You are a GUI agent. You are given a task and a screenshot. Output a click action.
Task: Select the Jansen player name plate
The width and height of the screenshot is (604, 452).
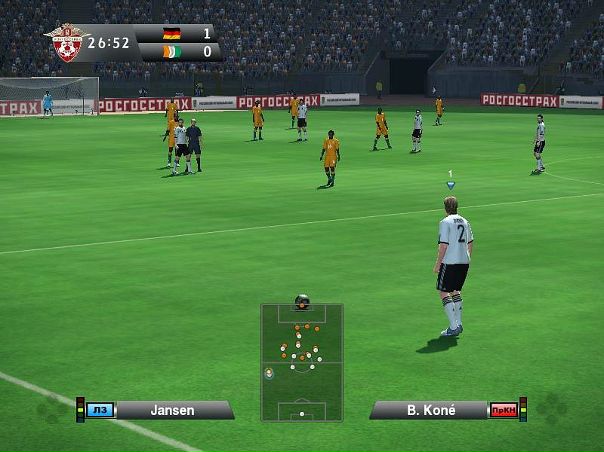[x=173, y=410]
